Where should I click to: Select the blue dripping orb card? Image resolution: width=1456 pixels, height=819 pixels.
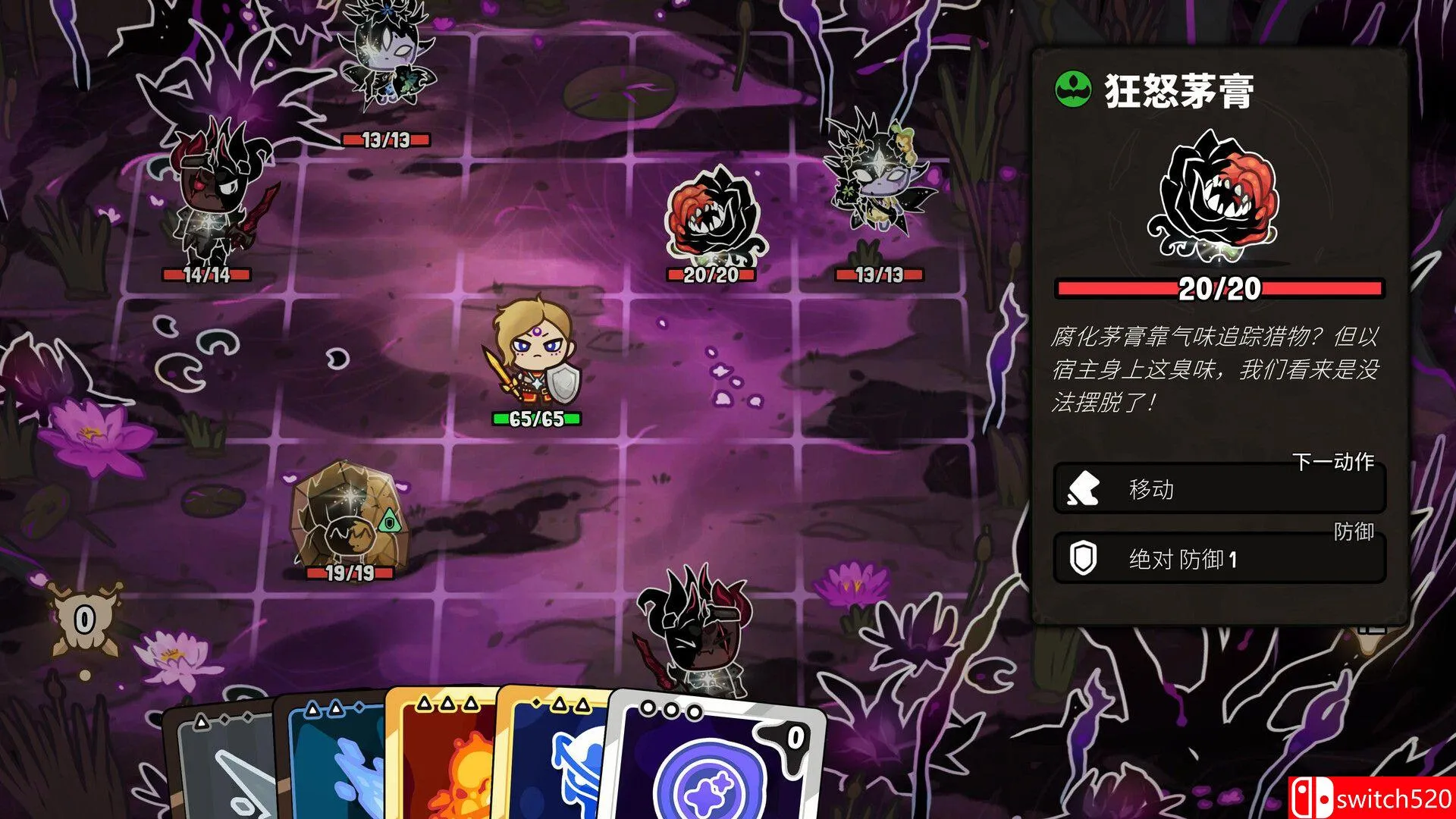(557, 766)
